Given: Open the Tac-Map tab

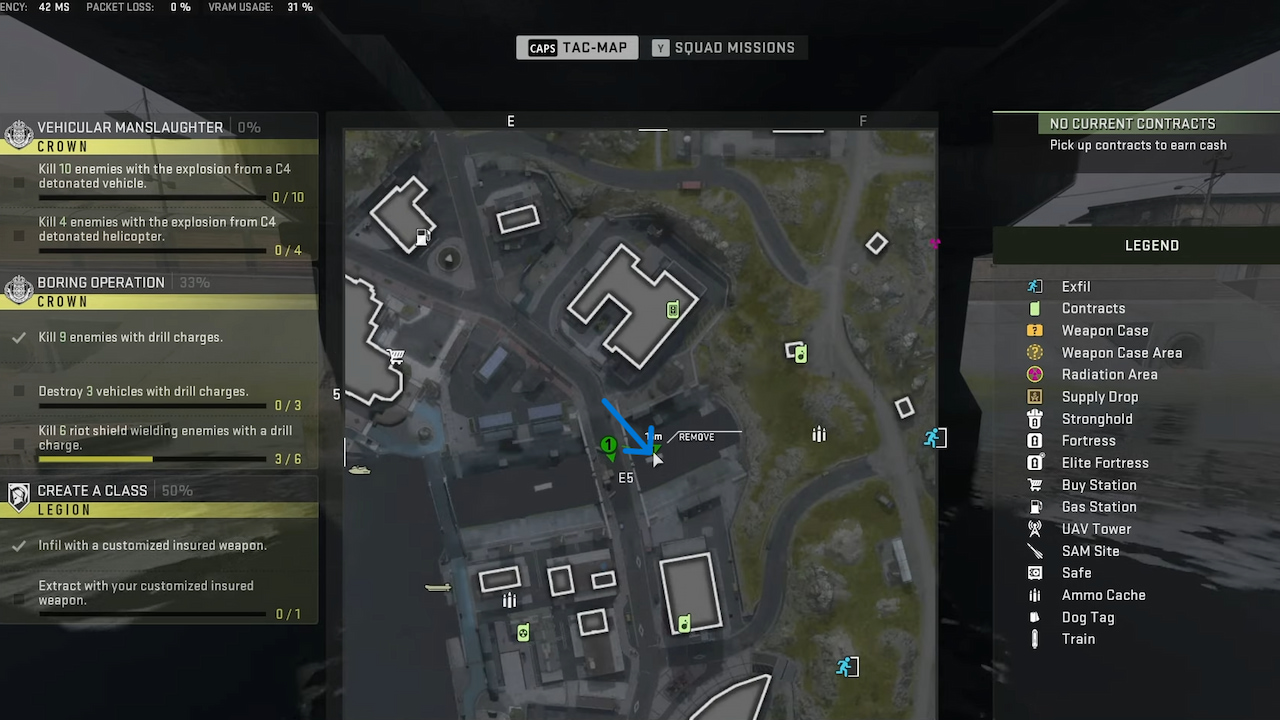Looking at the screenshot, I should pos(577,47).
